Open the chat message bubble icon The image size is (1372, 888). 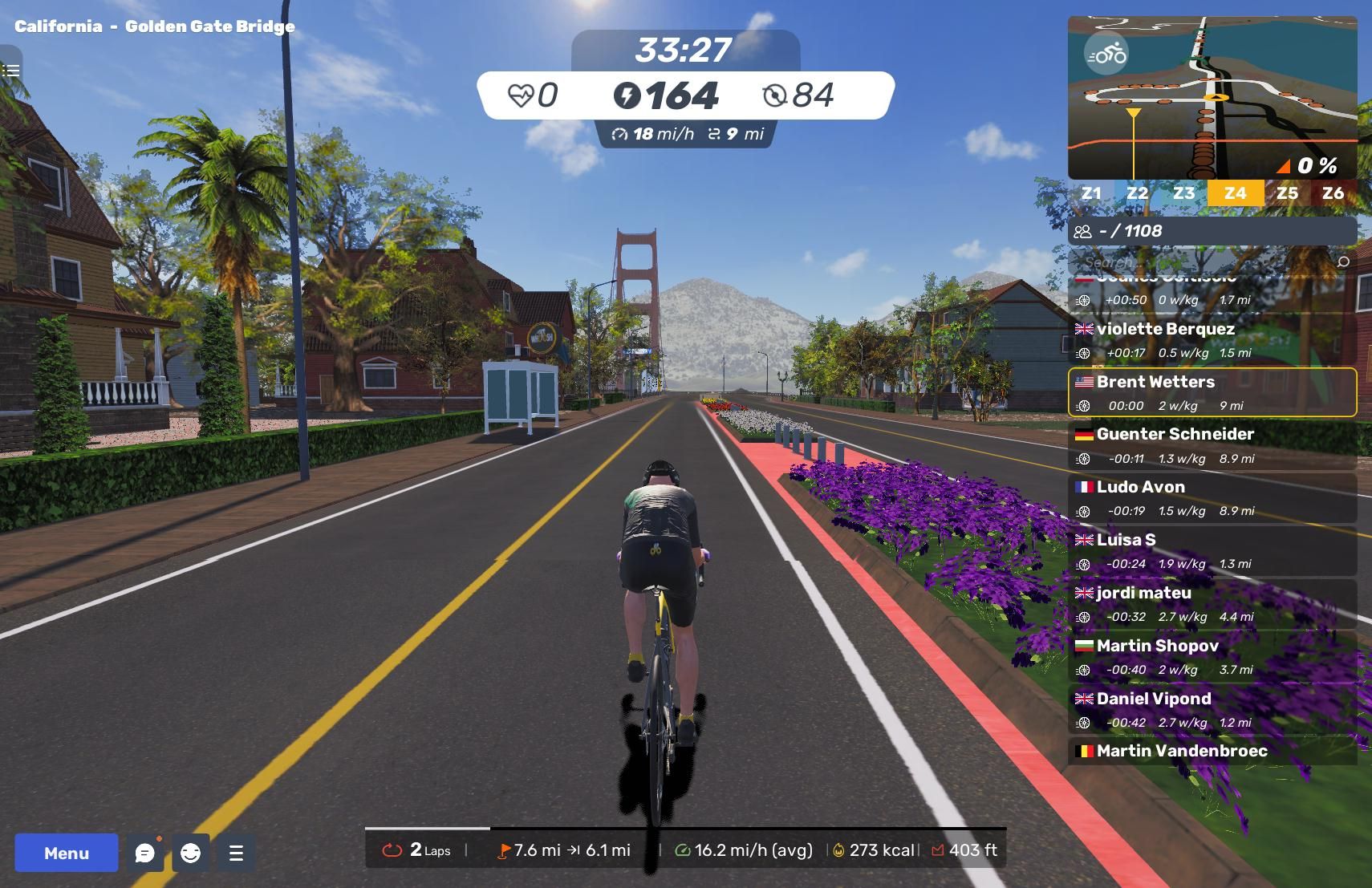click(x=145, y=853)
